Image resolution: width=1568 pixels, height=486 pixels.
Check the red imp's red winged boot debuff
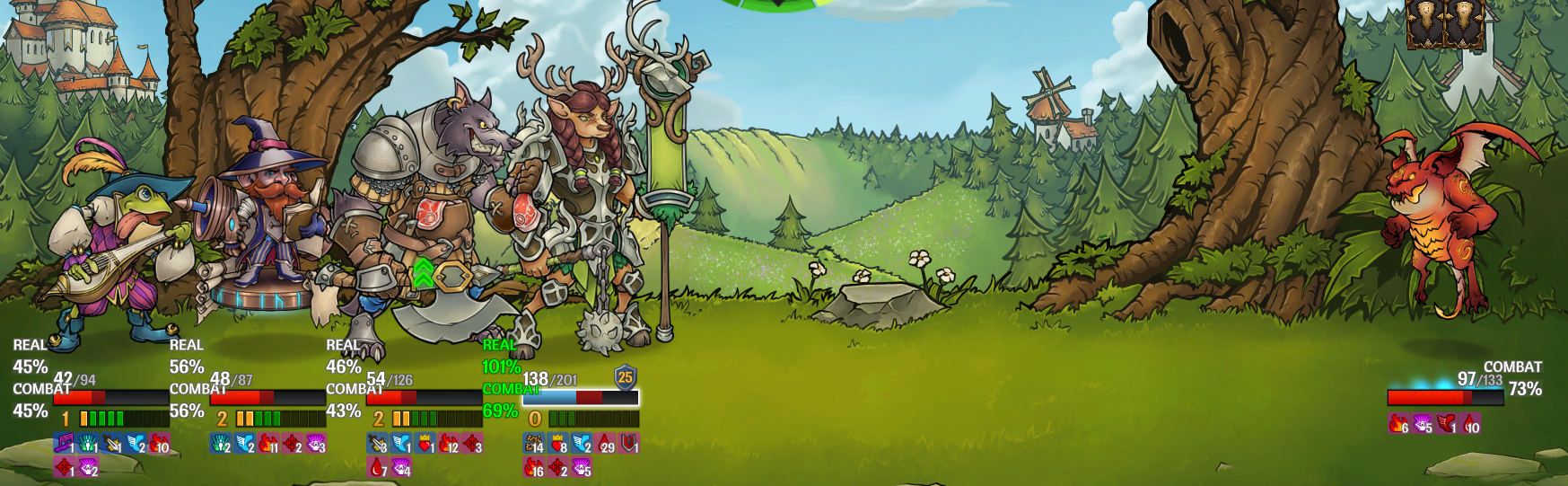1446,423
